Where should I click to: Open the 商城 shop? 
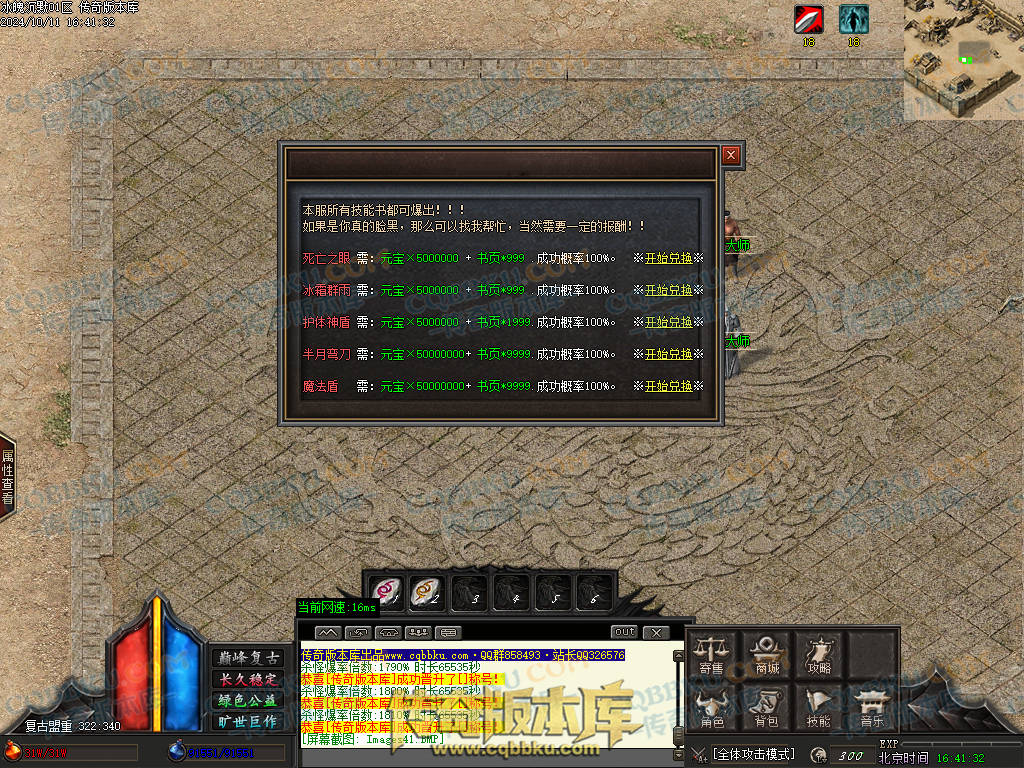(x=767, y=654)
